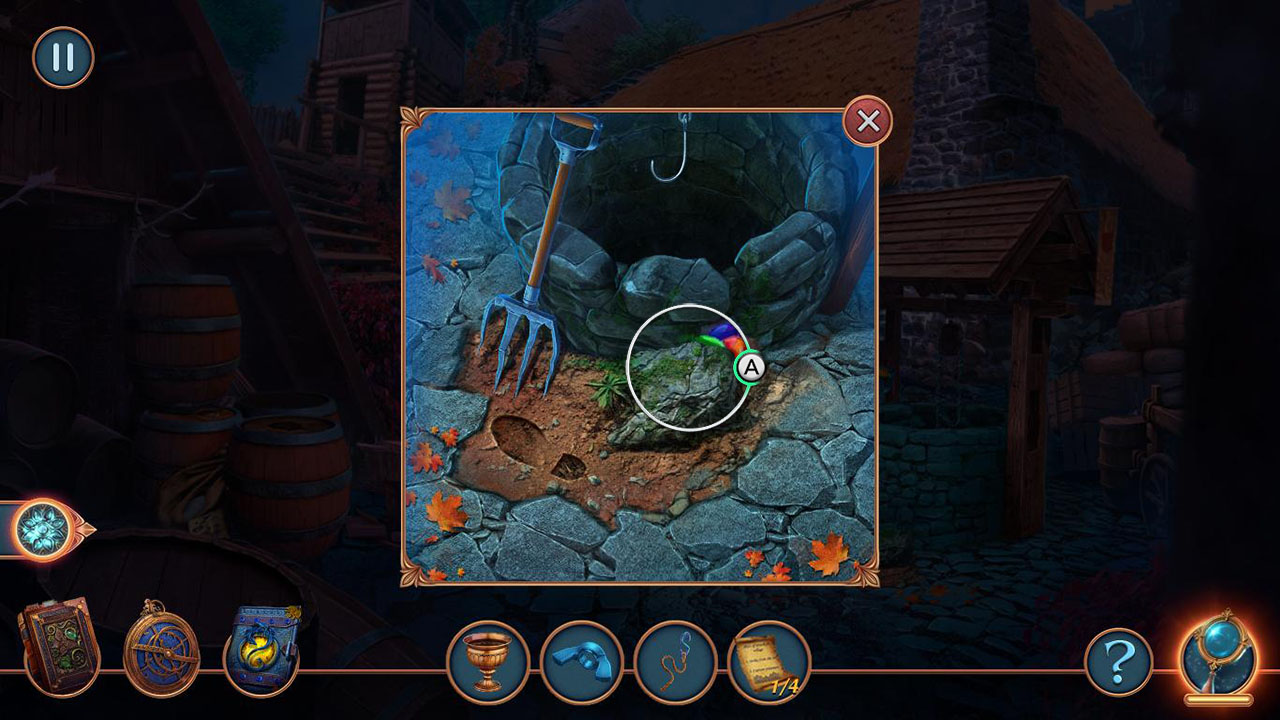Pick the bronze goblet from inventory

pos(487,662)
